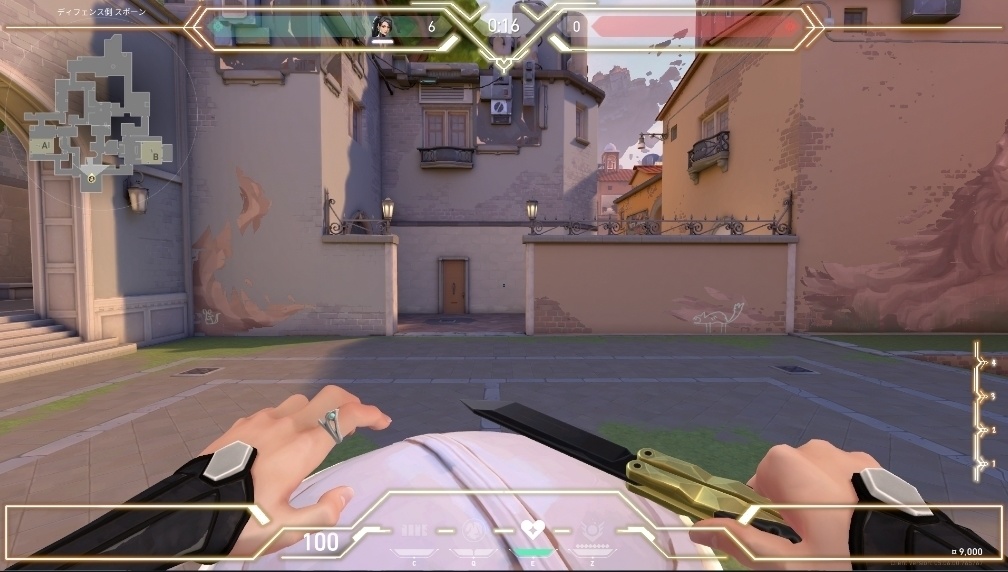Activate the round ability above Q key
Screen dimensions: 1008x572
coord(474,530)
